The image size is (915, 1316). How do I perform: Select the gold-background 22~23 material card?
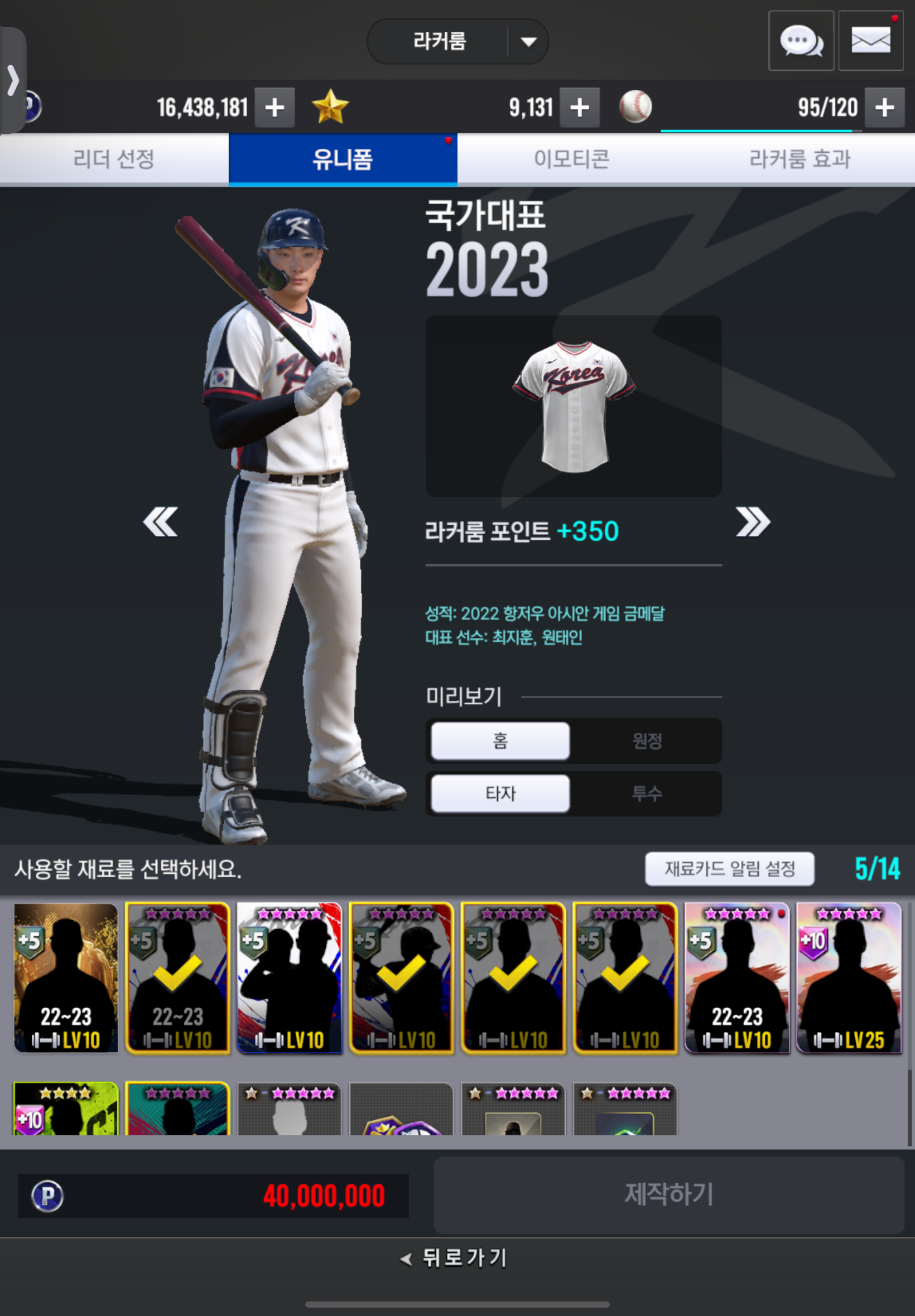click(66, 978)
